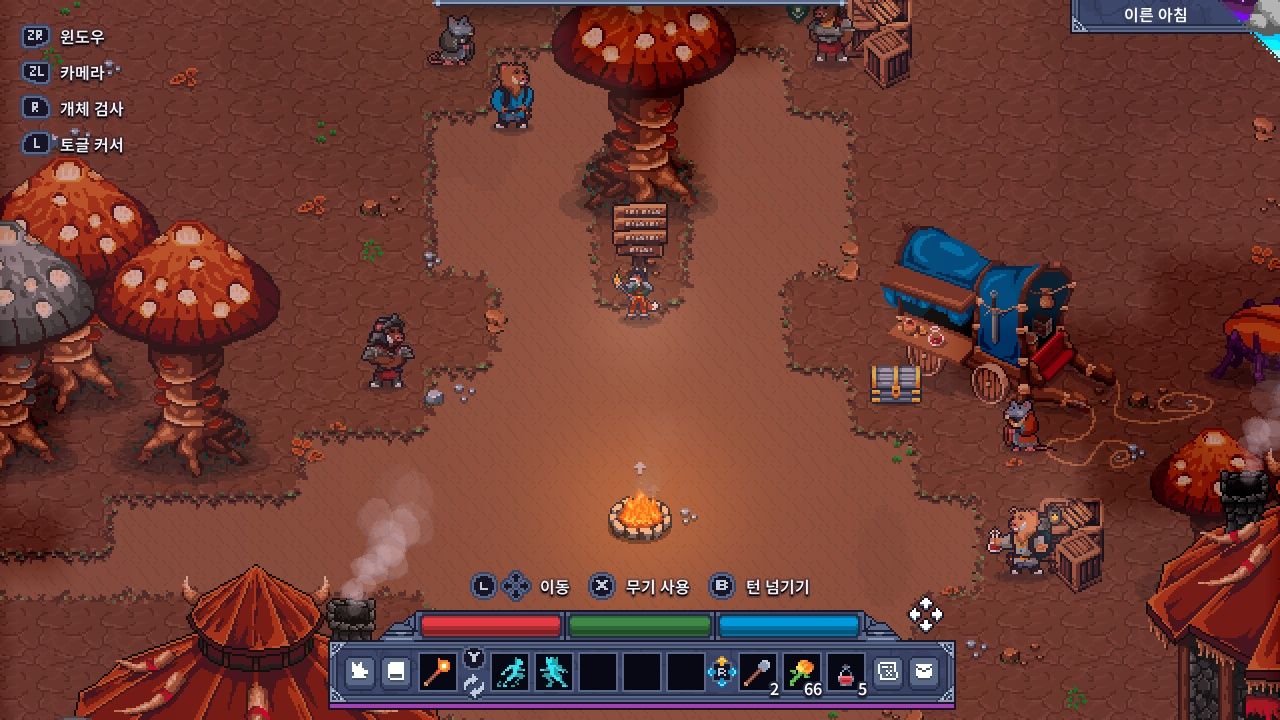Image resolution: width=1280 pixels, height=720 pixels.
Task: Open the character button on the hotbar
Action: (x=360, y=672)
